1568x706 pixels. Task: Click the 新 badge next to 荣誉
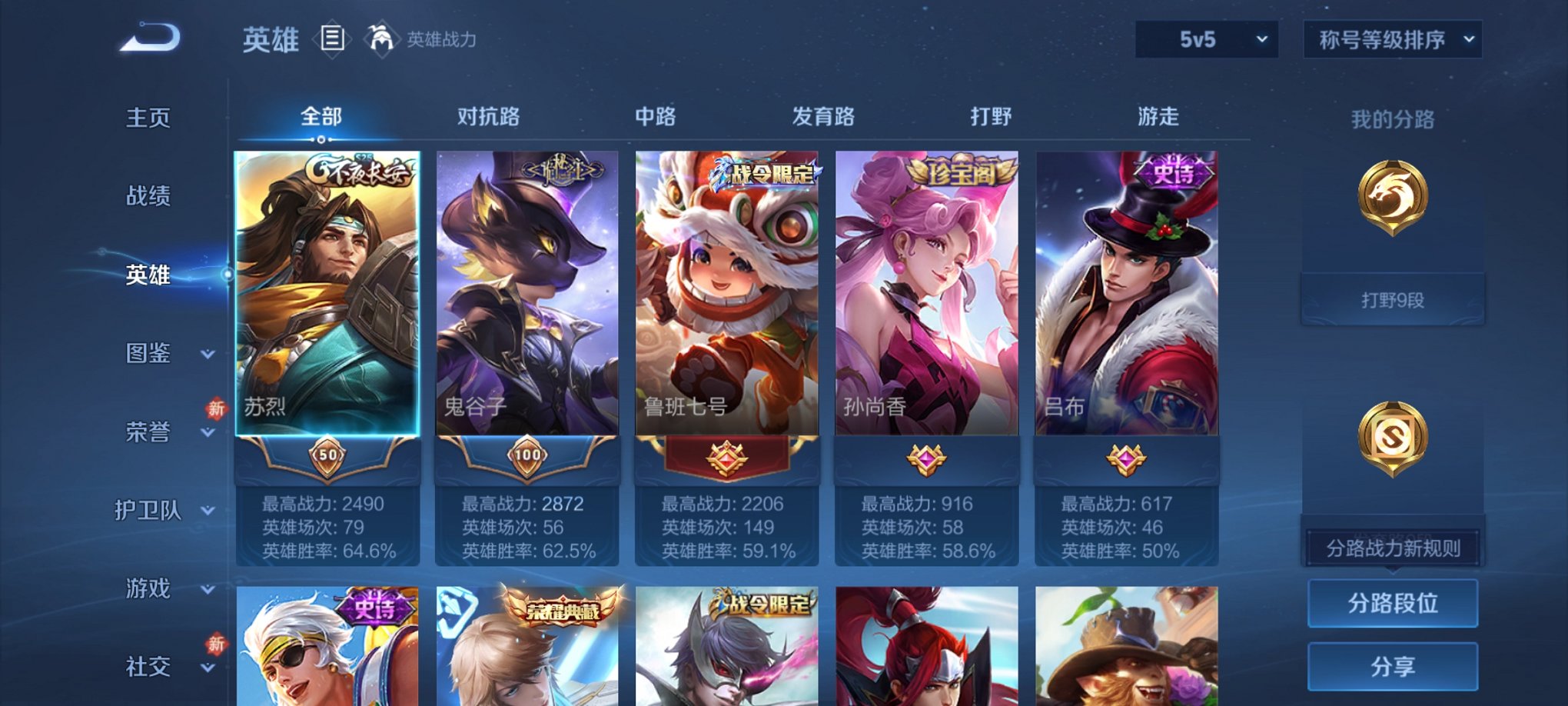tap(216, 411)
